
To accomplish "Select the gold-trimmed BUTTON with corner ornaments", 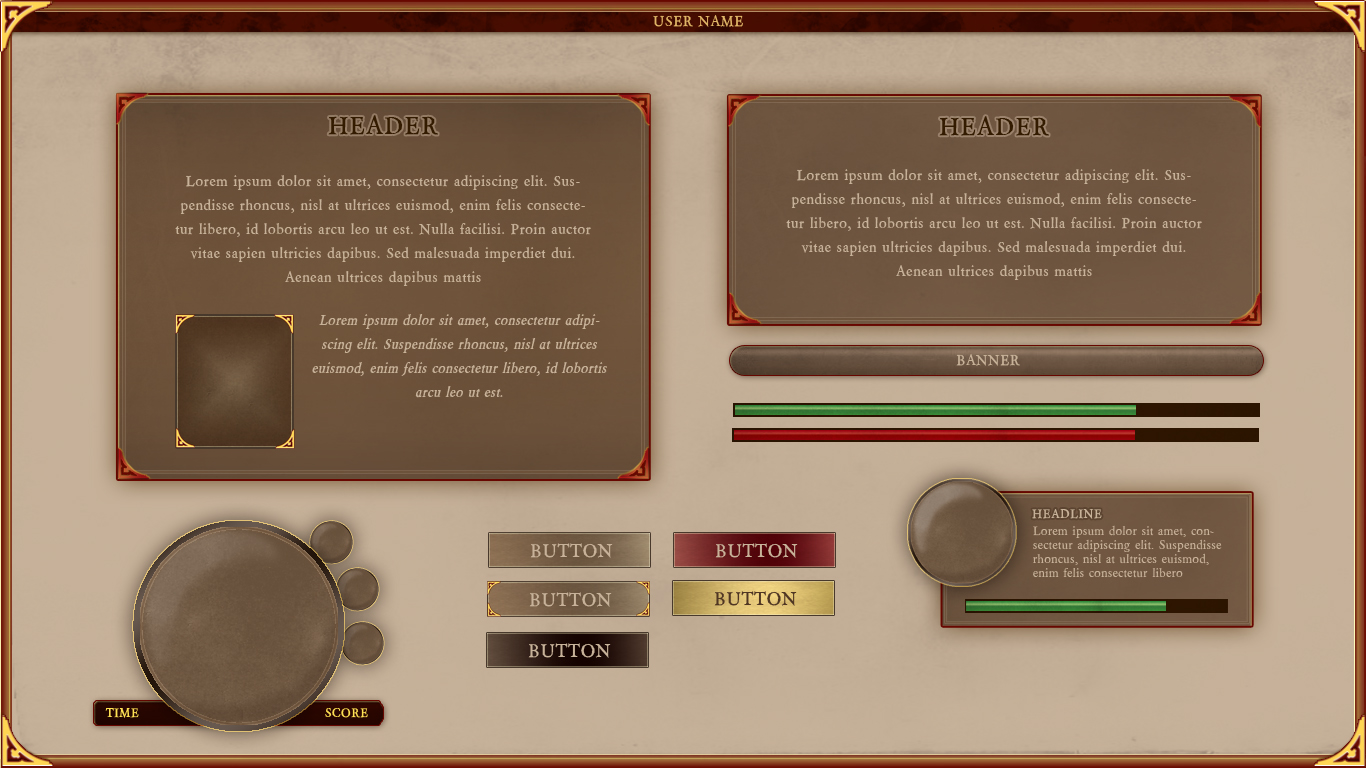I will coord(569,598).
